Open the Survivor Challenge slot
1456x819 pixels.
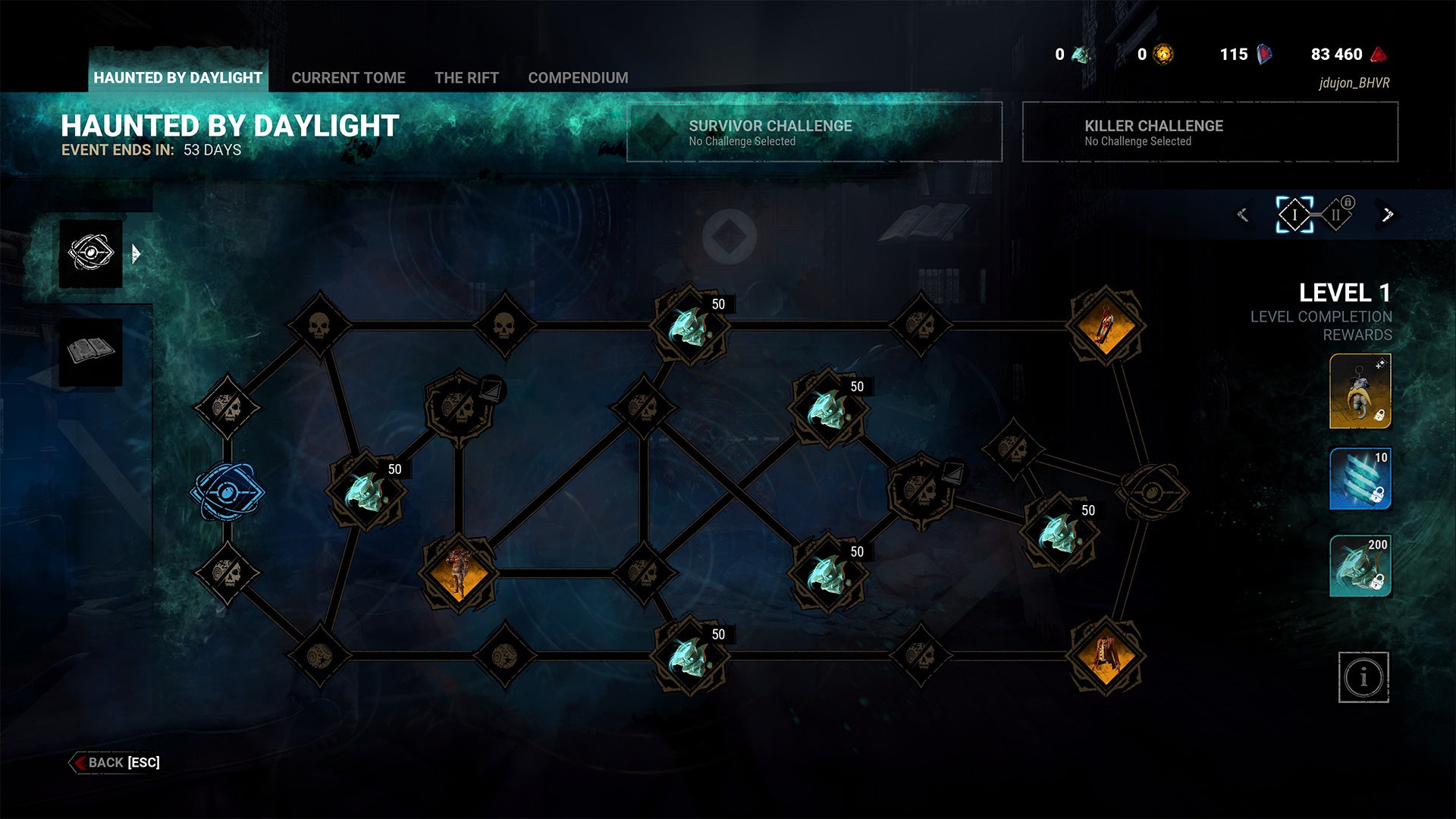tap(814, 132)
